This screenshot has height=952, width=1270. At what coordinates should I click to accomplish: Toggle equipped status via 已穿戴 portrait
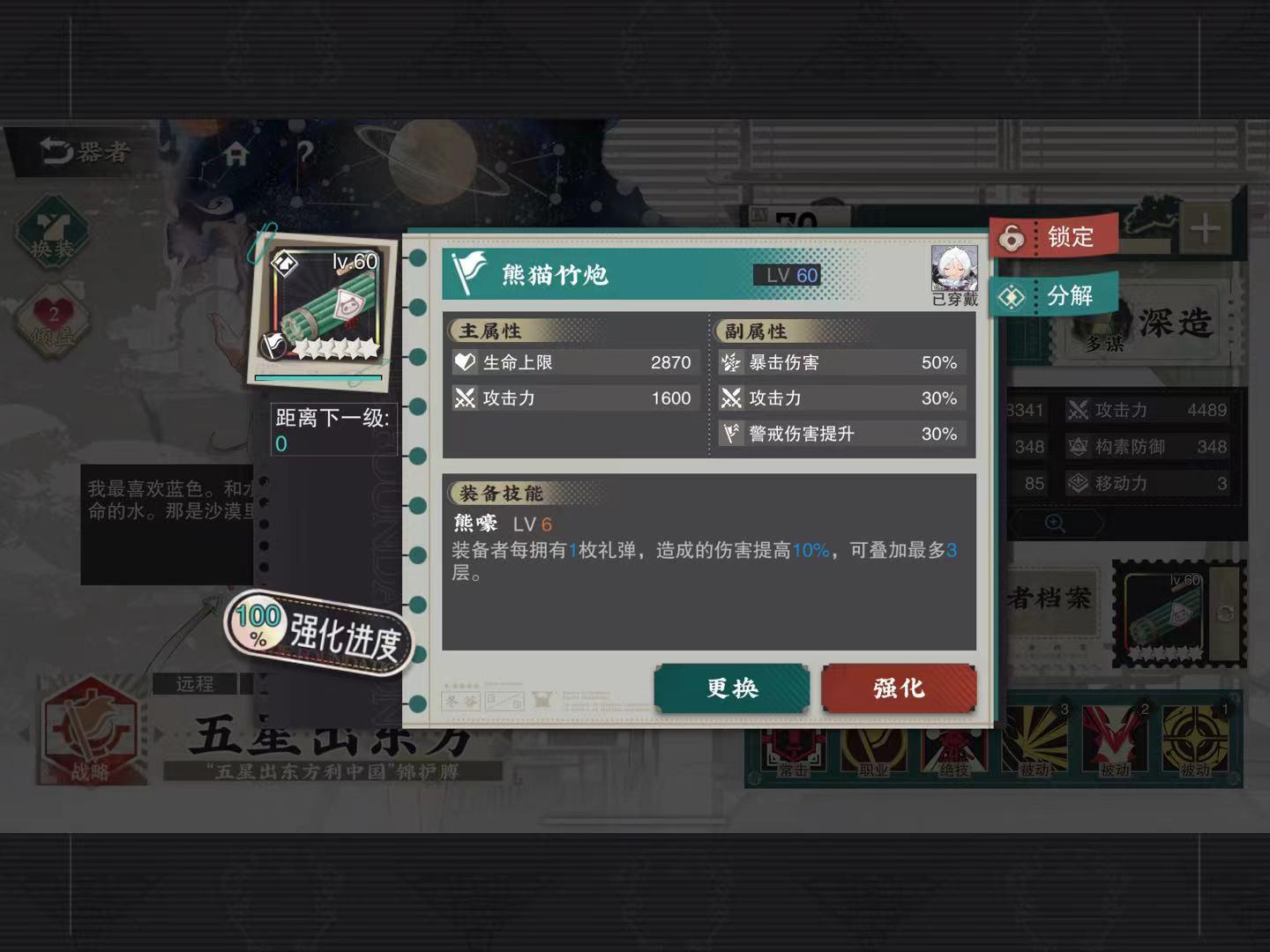[x=954, y=269]
